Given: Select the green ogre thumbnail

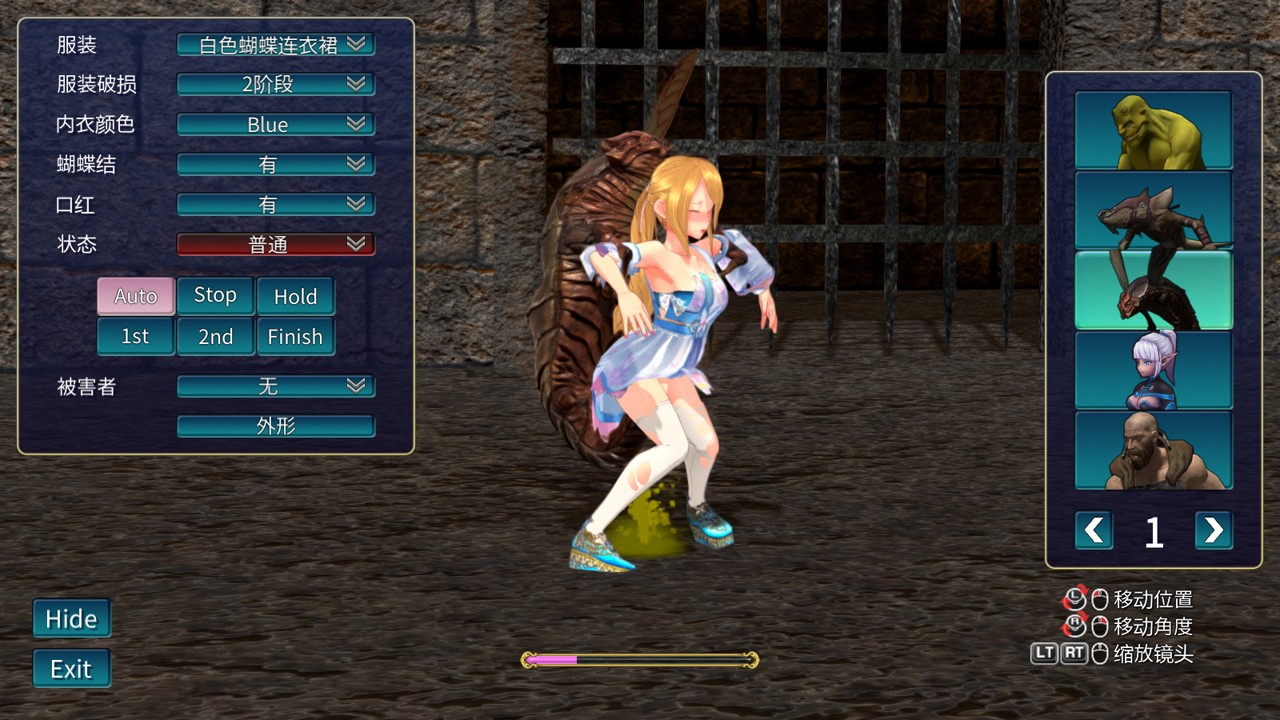Looking at the screenshot, I should coord(1153,130).
